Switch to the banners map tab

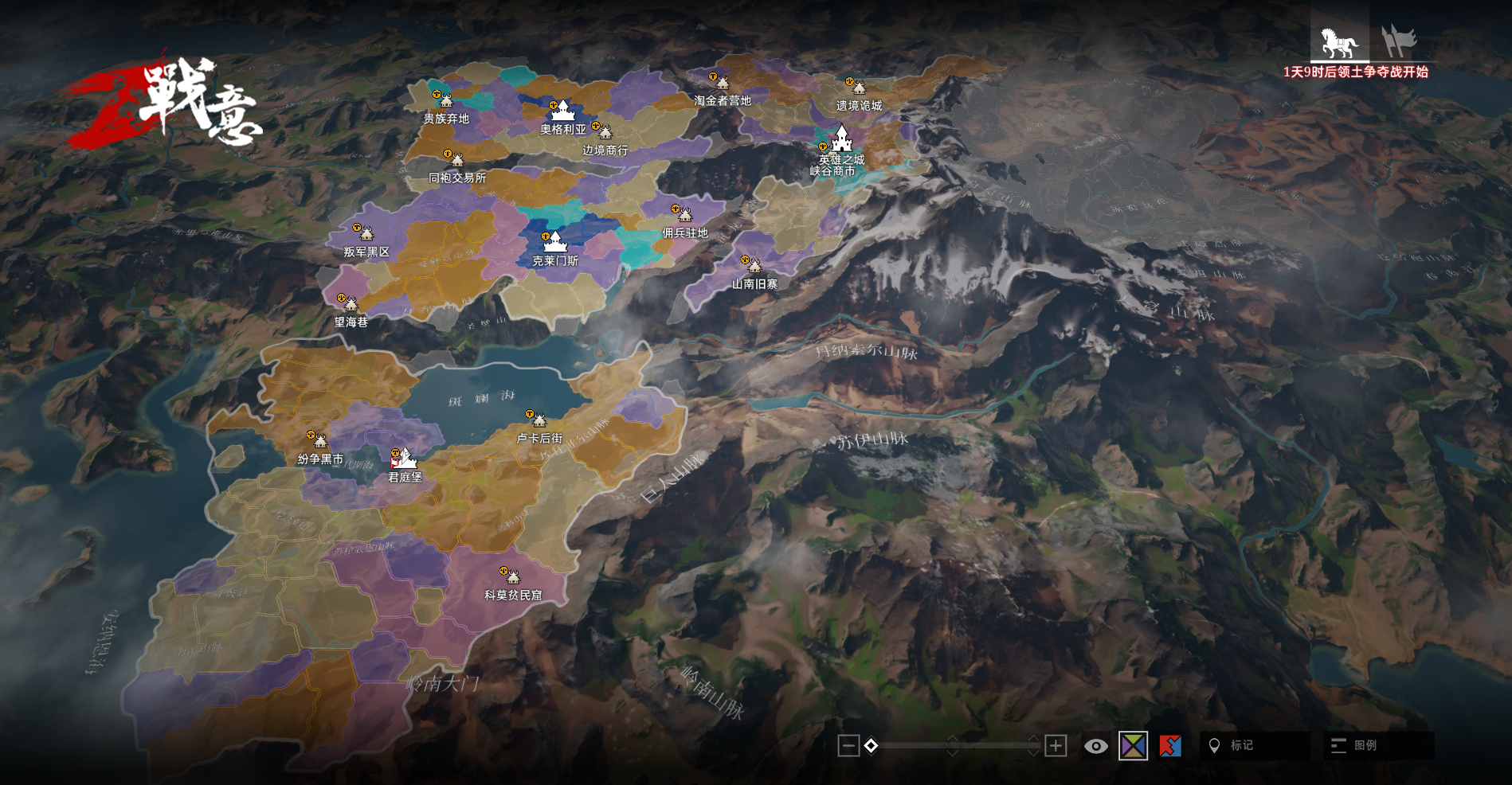pos(1399,41)
